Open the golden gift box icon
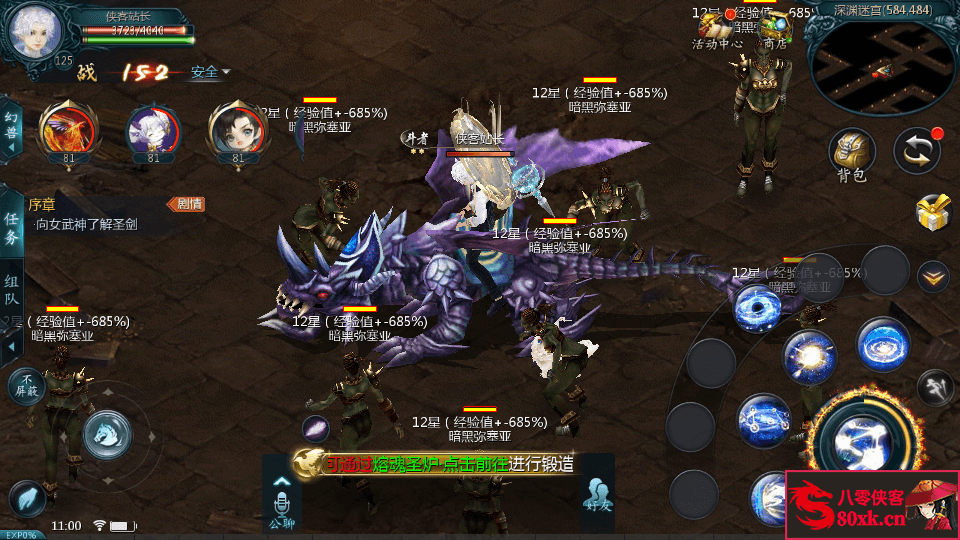The width and height of the screenshot is (960, 540). tap(933, 212)
